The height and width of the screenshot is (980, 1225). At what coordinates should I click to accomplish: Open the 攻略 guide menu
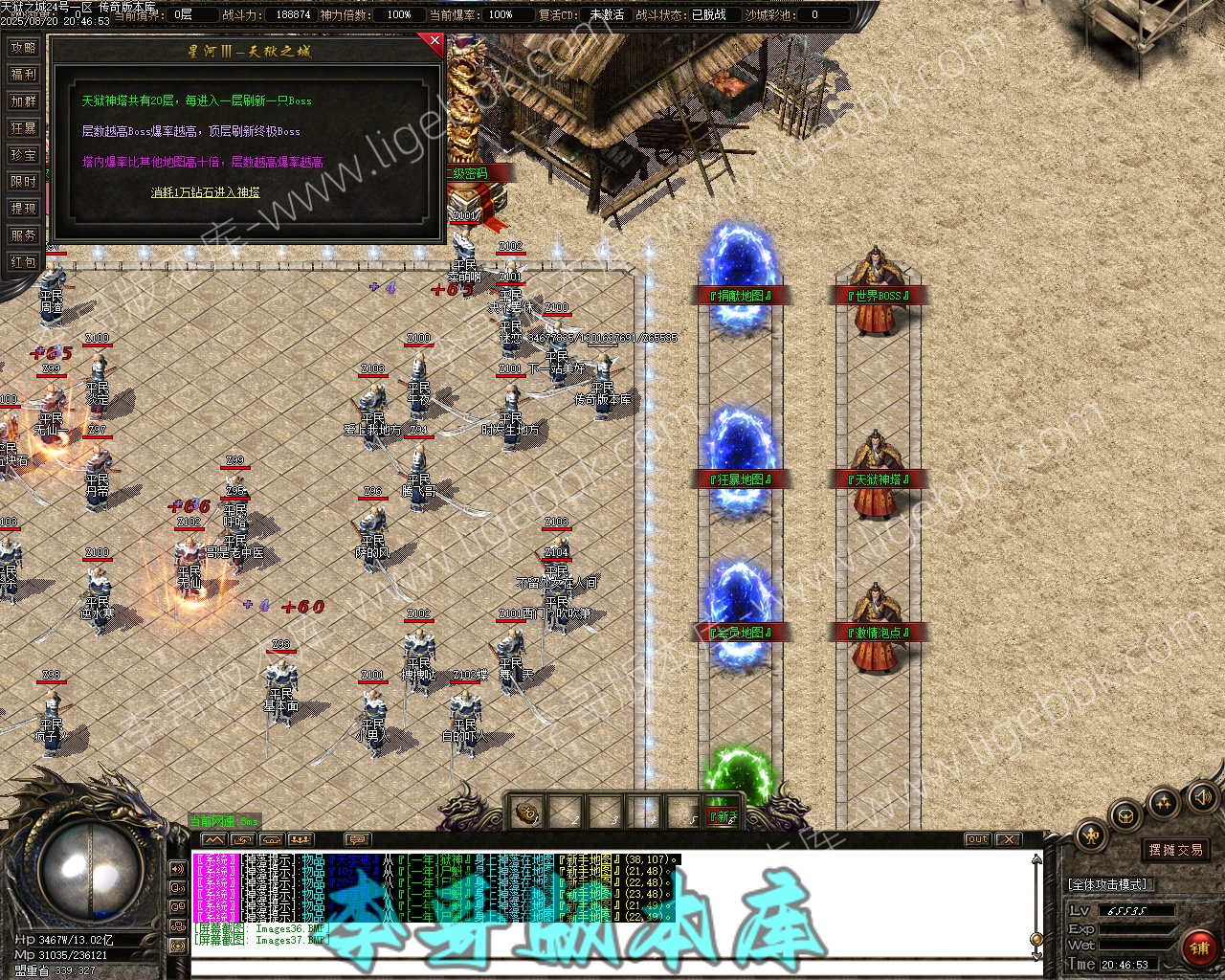pos(23,48)
